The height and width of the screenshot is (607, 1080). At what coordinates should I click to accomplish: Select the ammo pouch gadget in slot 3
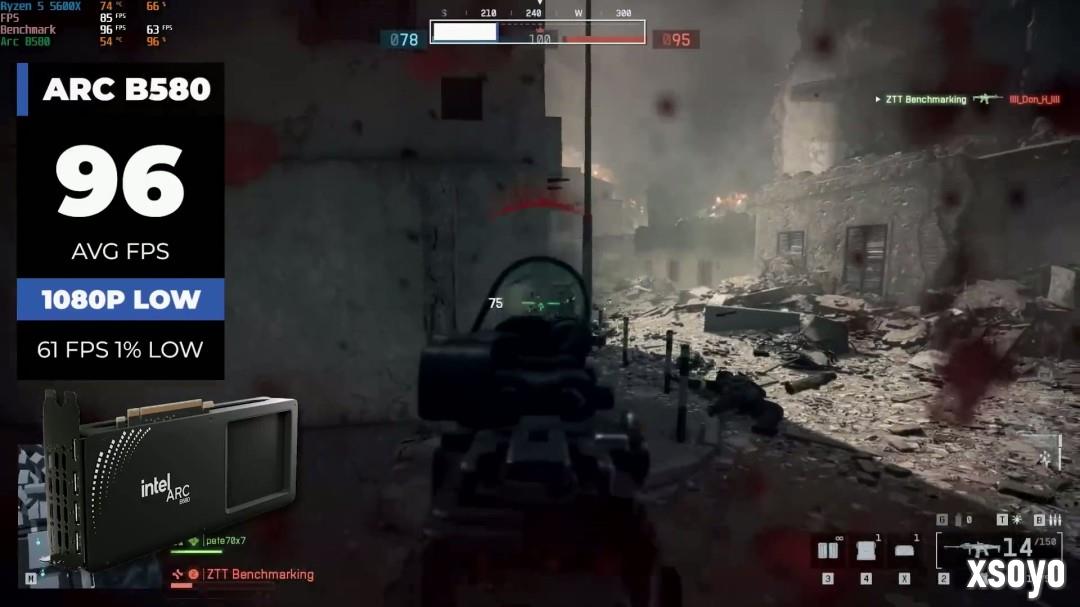click(x=827, y=551)
